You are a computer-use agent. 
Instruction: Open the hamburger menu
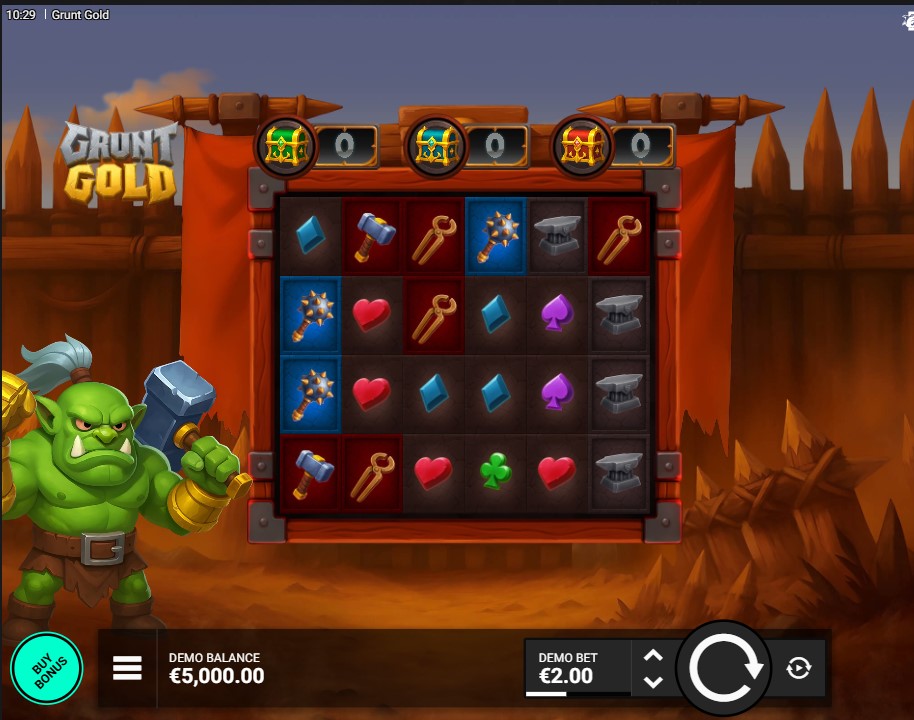(x=127, y=668)
